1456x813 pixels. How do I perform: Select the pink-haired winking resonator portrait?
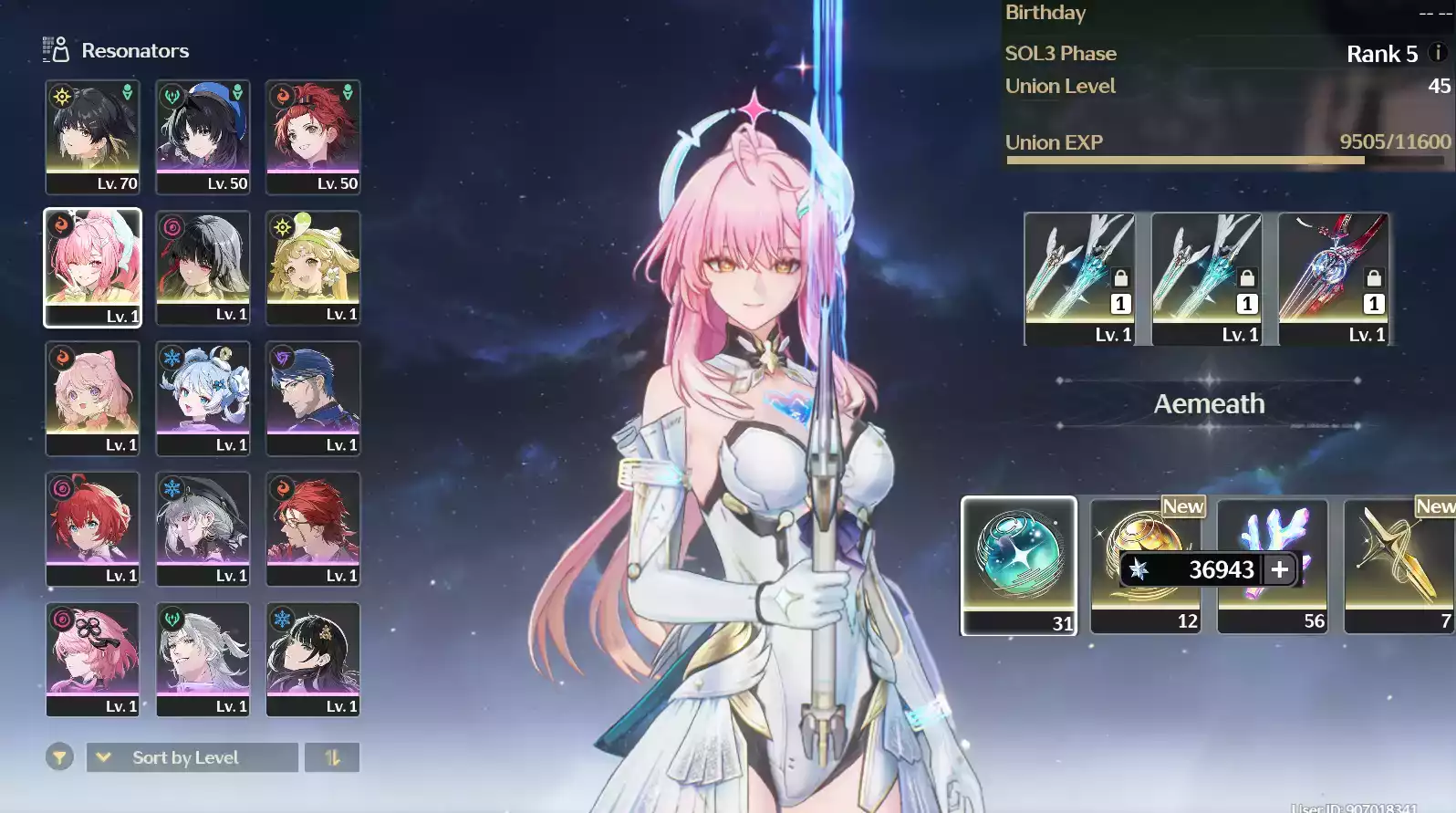coord(92,266)
